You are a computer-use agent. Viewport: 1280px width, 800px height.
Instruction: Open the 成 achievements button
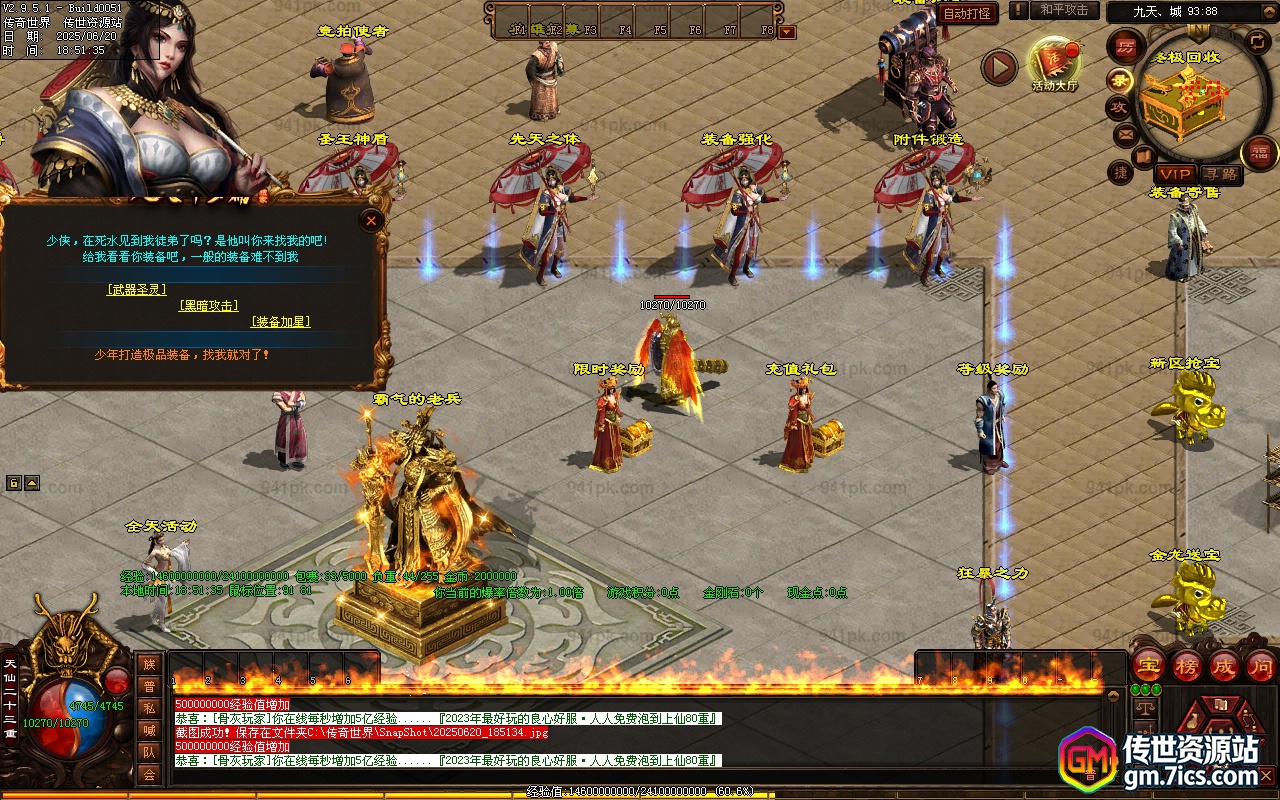(x=1224, y=665)
